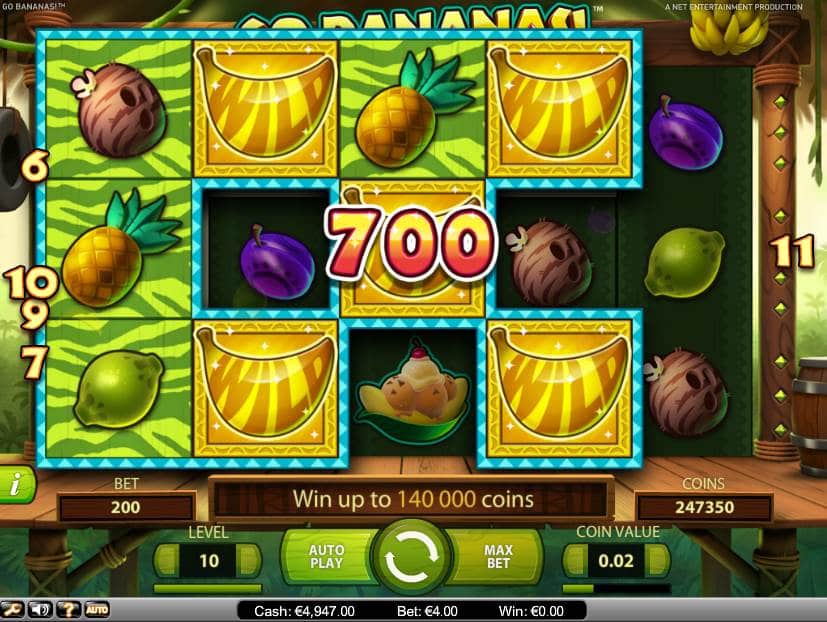Image resolution: width=827 pixels, height=622 pixels.
Task: Adjust the bet Level slider
Action: pos(208,589)
